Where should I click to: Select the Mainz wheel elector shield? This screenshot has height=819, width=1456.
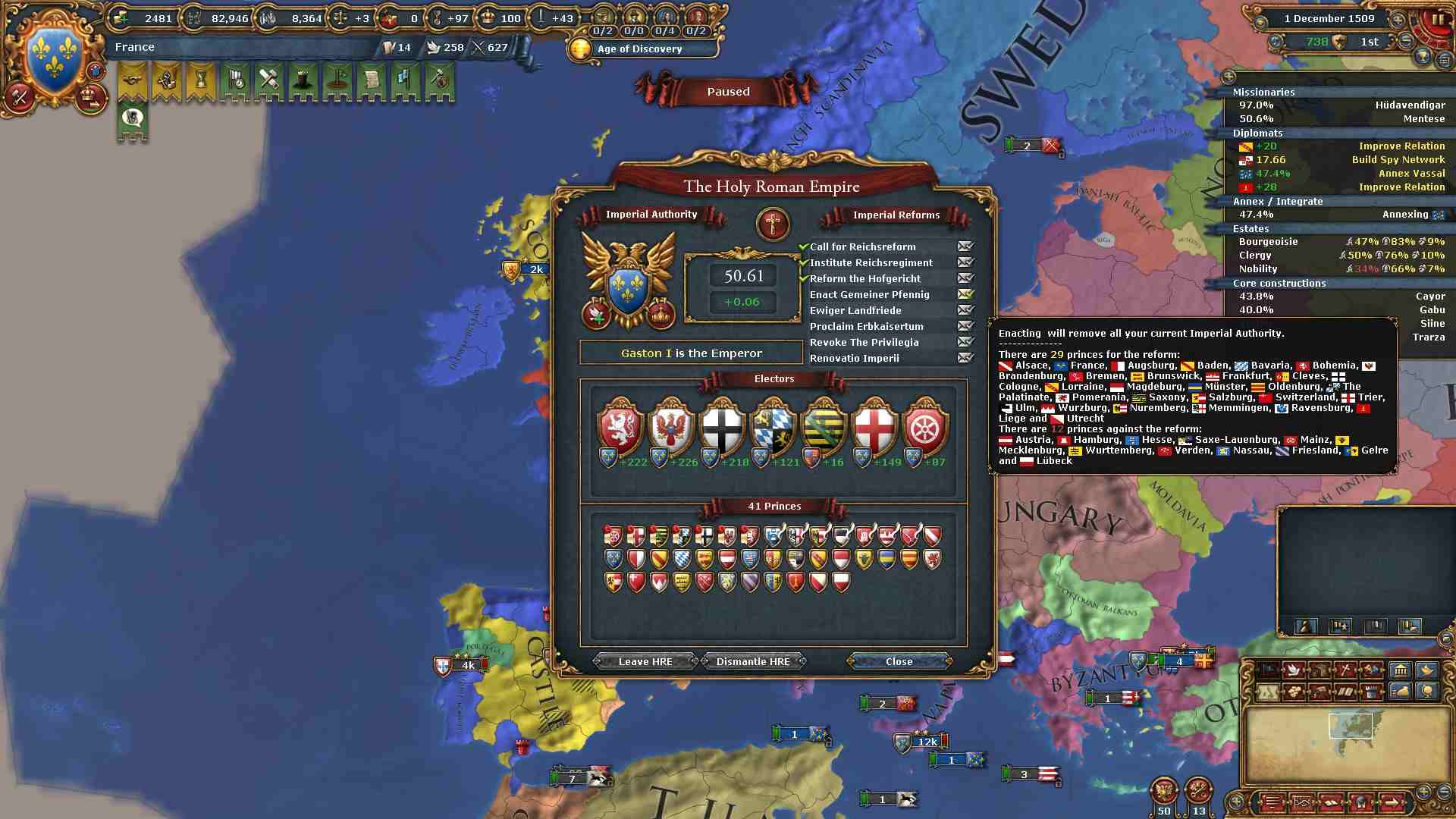pos(926,427)
